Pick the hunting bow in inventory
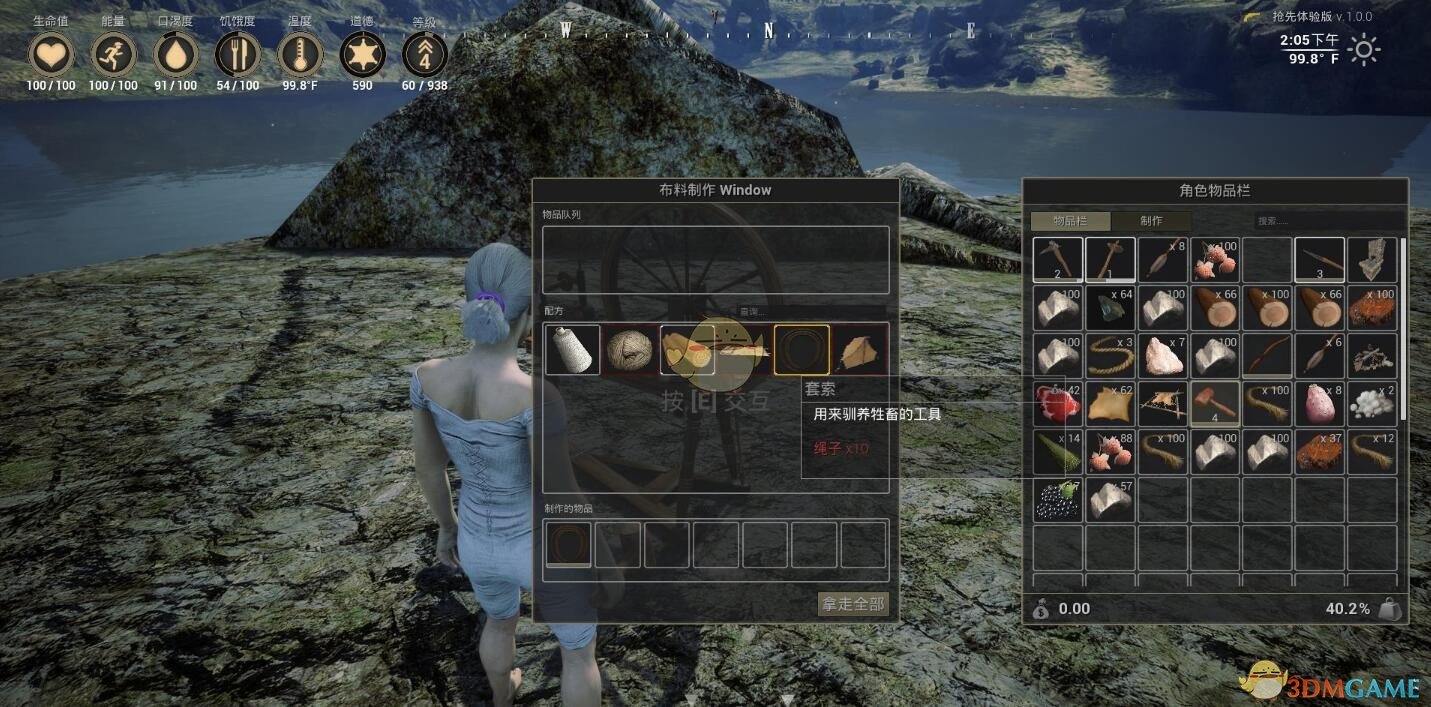The image size is (1431, 707). click(1267, 356)
